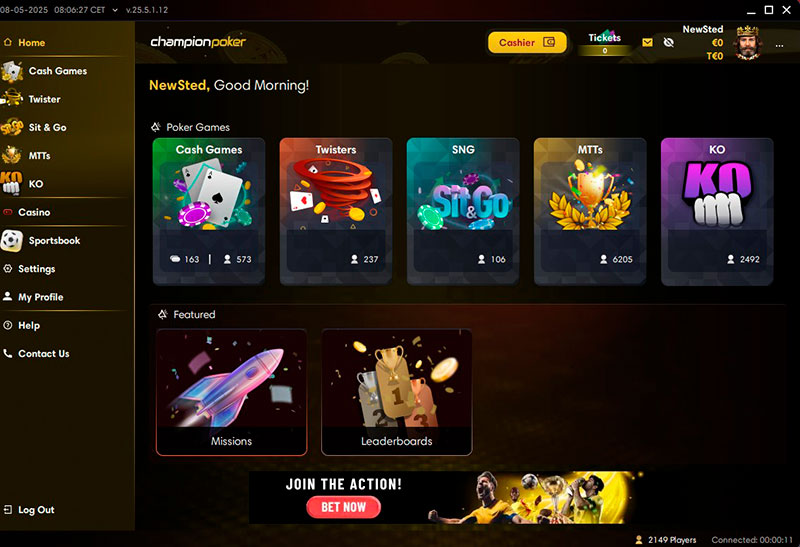Image resolution: width=800 pixels, height=547 pixels.
Task: Open the Settings menu
Action: click(x=36, y=269)
